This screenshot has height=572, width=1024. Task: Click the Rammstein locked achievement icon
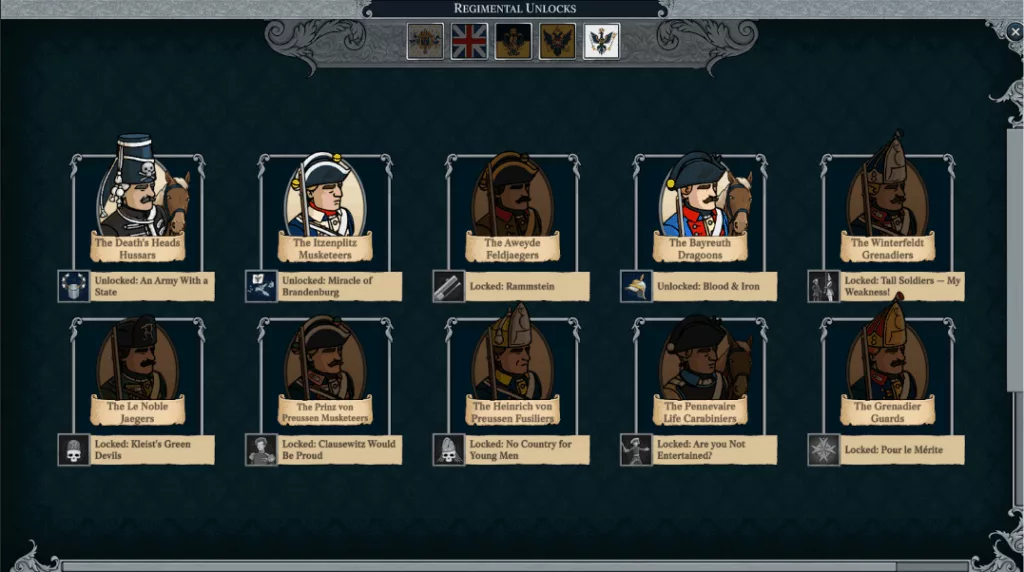point(448,287)
